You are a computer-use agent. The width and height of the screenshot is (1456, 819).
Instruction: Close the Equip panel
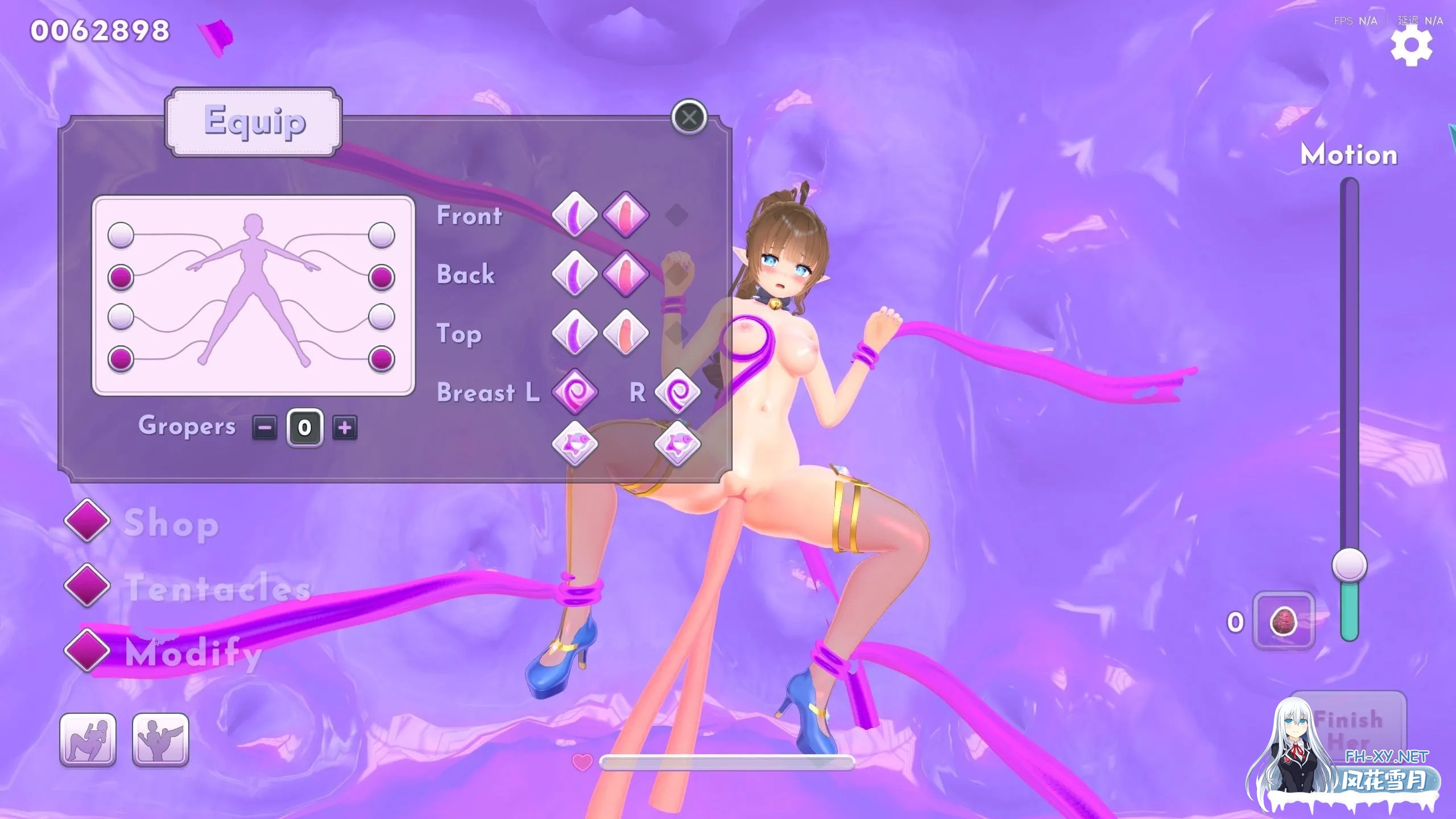(689, 118)
